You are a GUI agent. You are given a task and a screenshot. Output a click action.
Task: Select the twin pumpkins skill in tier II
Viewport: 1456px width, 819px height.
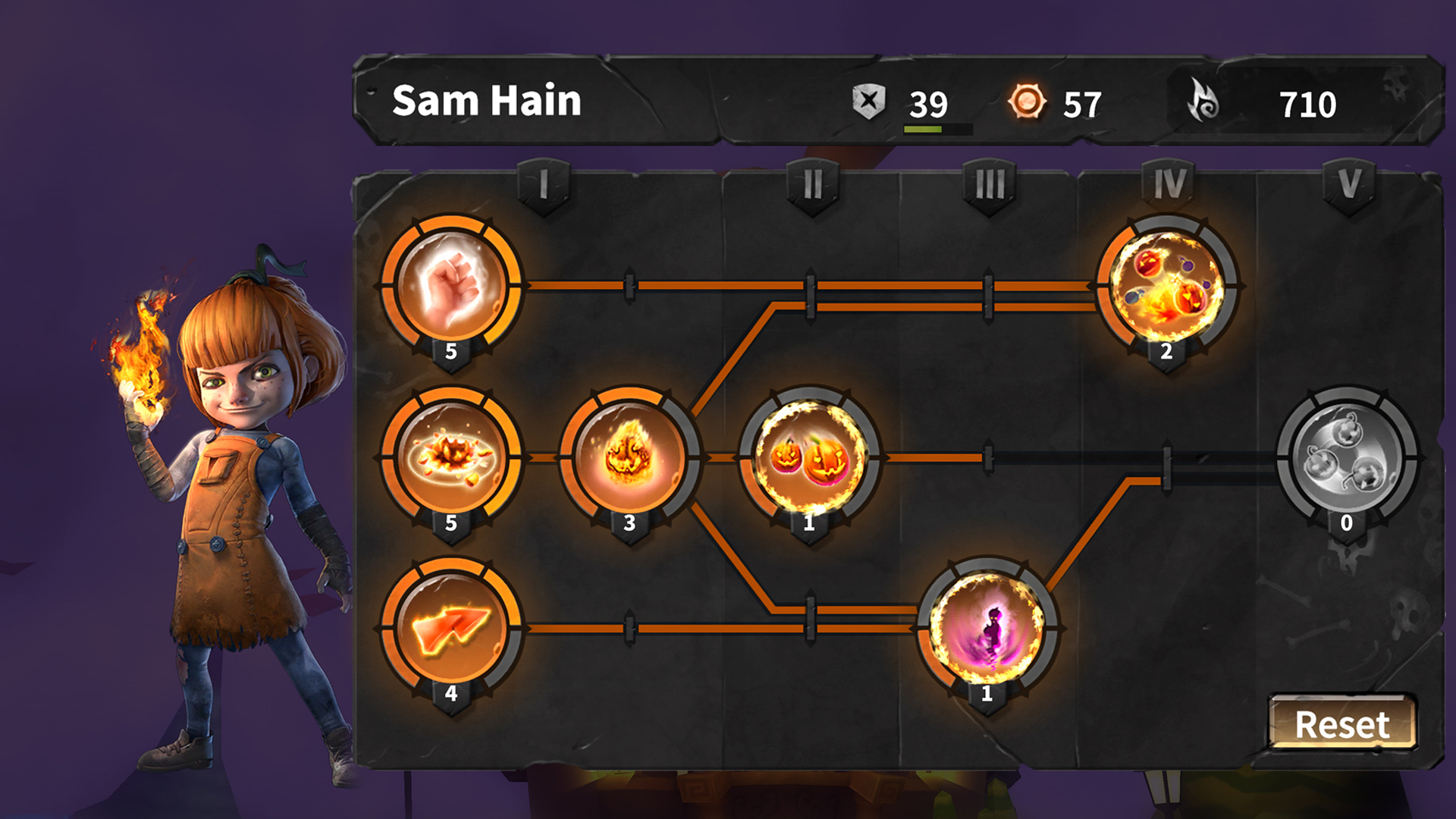pyautogui.click(x=808, y=455)
